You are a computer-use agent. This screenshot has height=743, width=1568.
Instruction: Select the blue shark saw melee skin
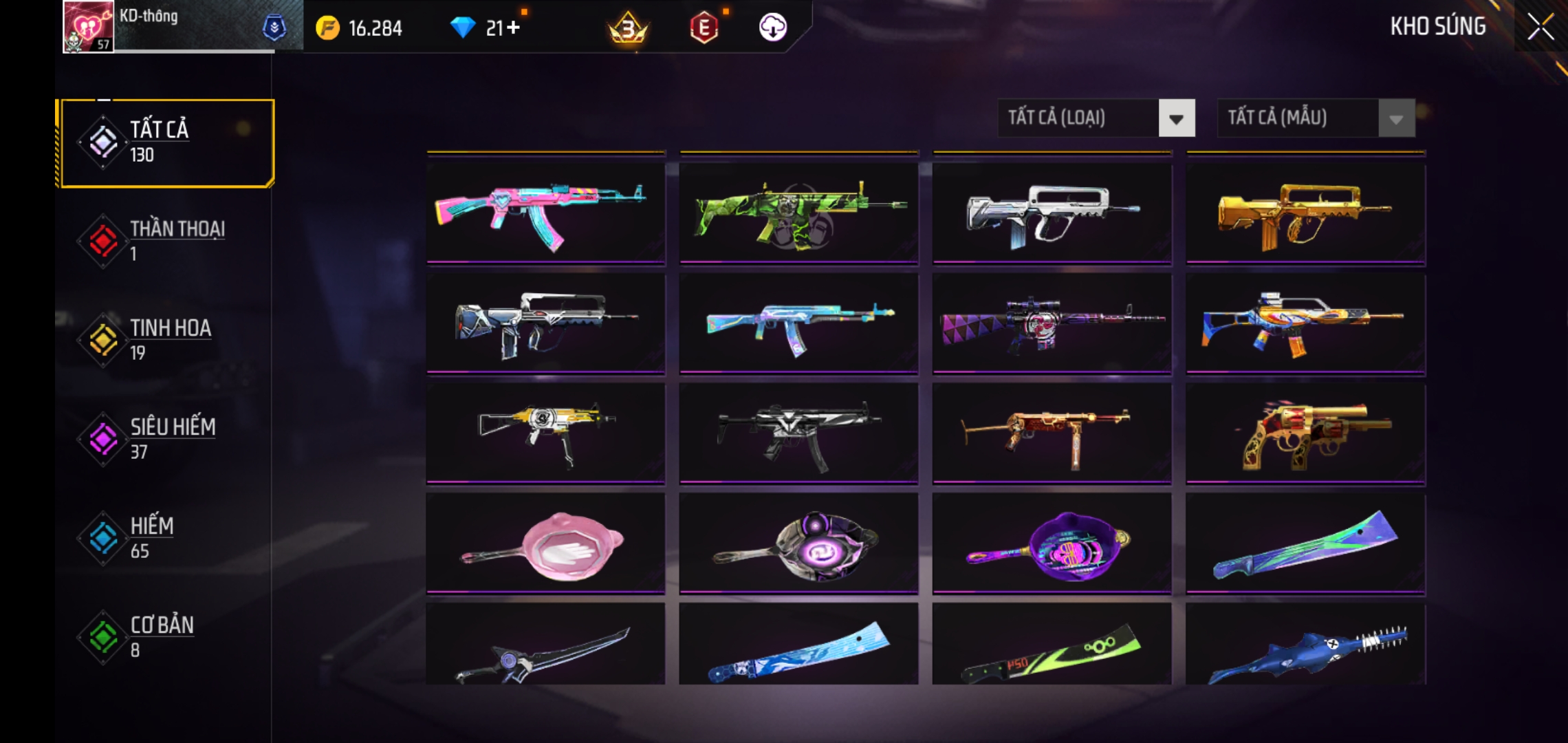point(1305,647)
